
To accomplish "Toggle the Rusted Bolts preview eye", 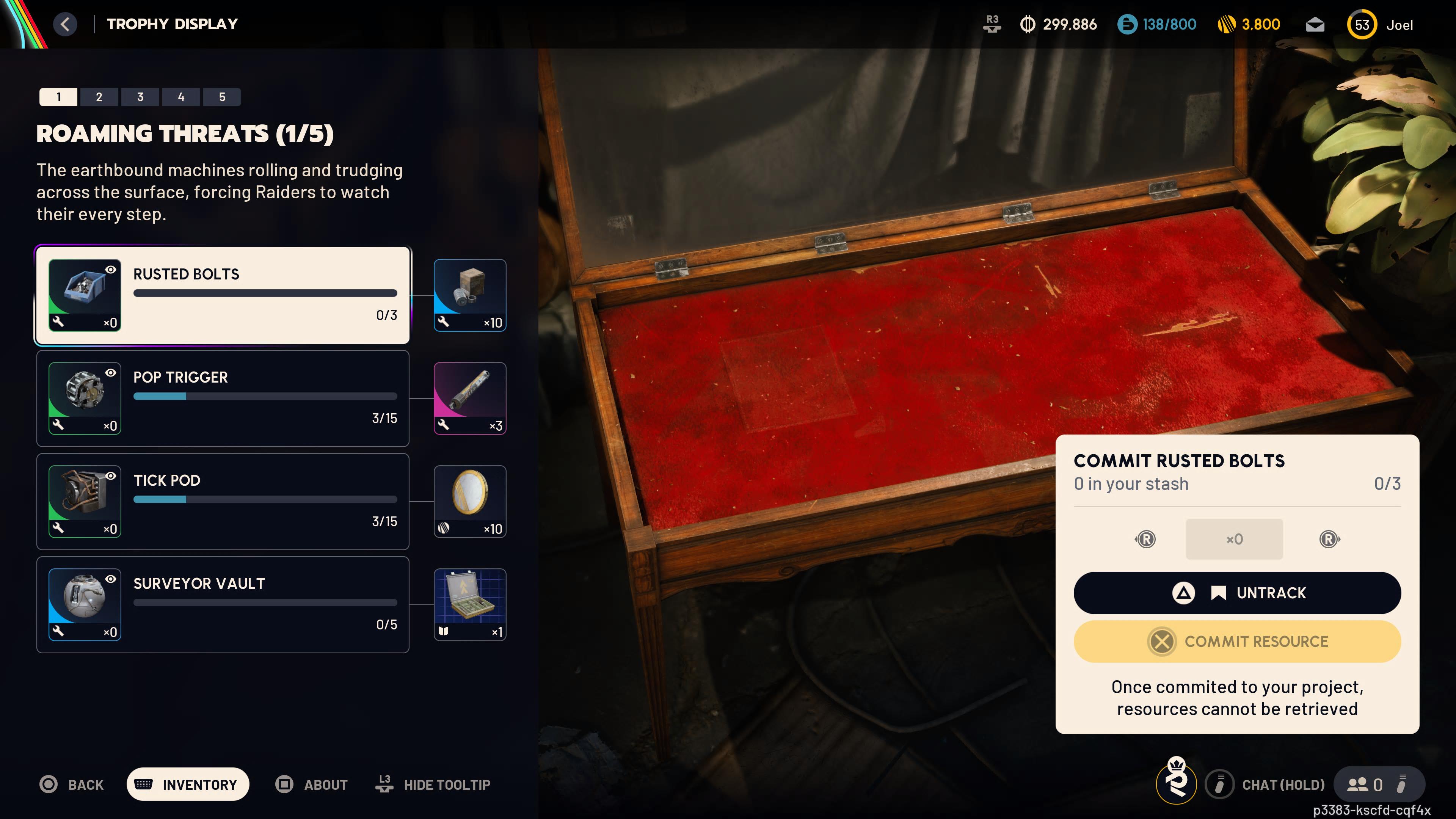I will point(111,269).
